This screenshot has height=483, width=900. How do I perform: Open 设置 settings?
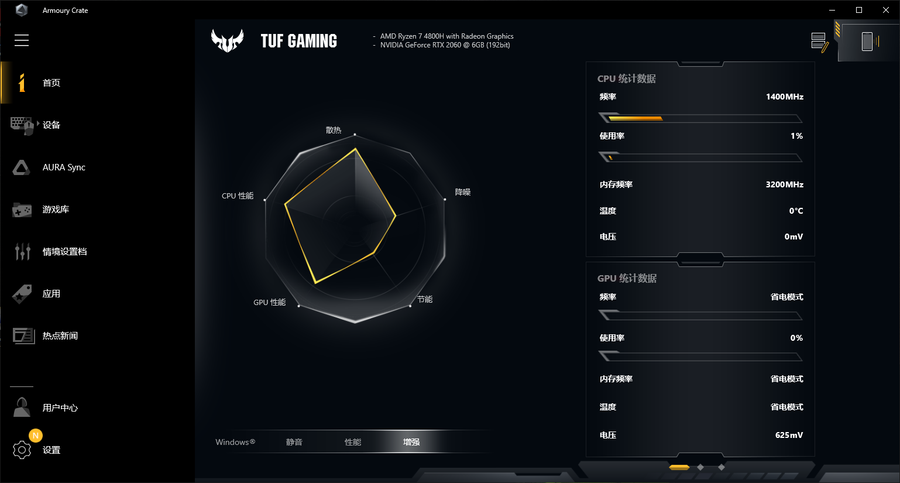pyautogui.click(x=51, y=450)
